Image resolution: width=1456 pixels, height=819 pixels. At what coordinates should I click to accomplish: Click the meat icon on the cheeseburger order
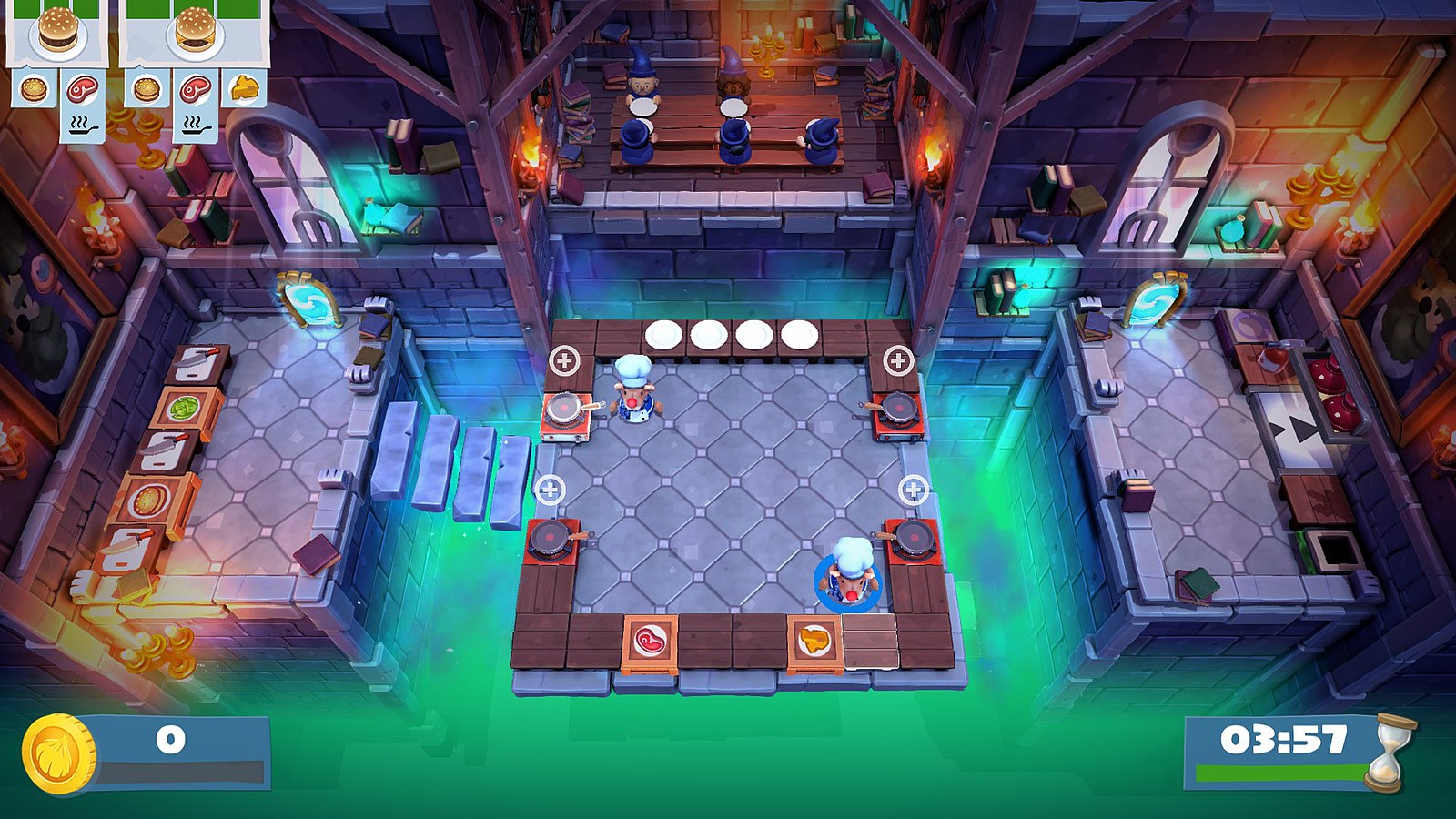pyautogui.click(x=196, y=89)
